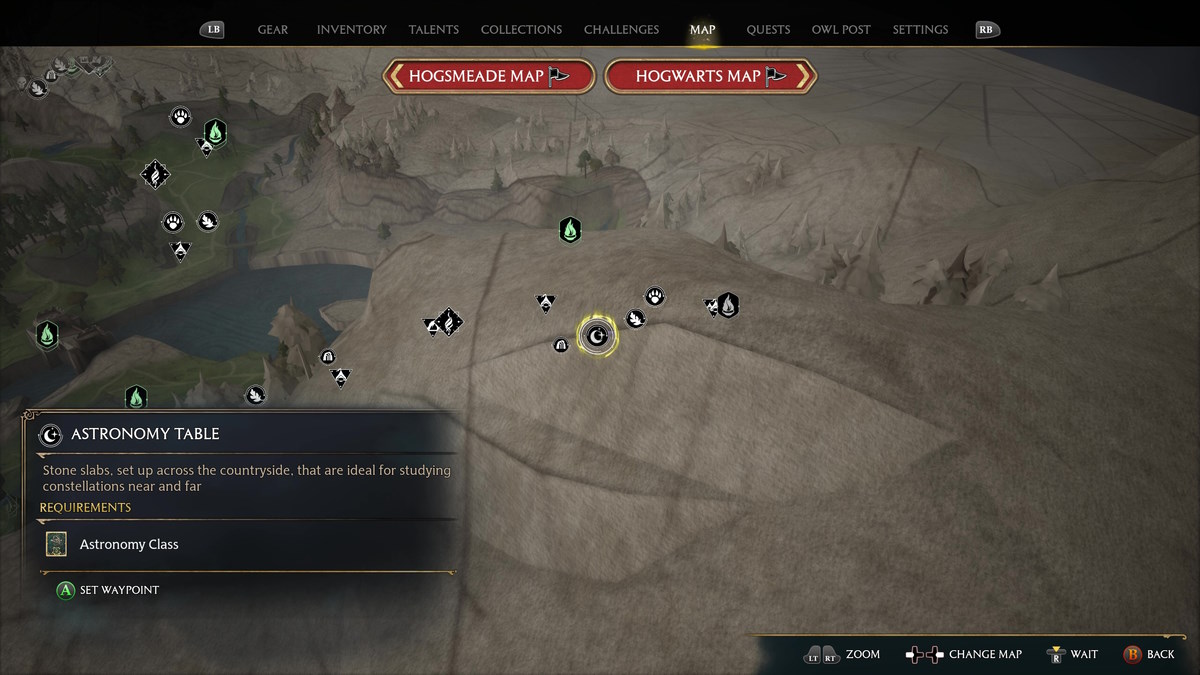This screenshot has width=1200, height=675.
Task: Show the Collections tab
Action: tap(521, 30)
